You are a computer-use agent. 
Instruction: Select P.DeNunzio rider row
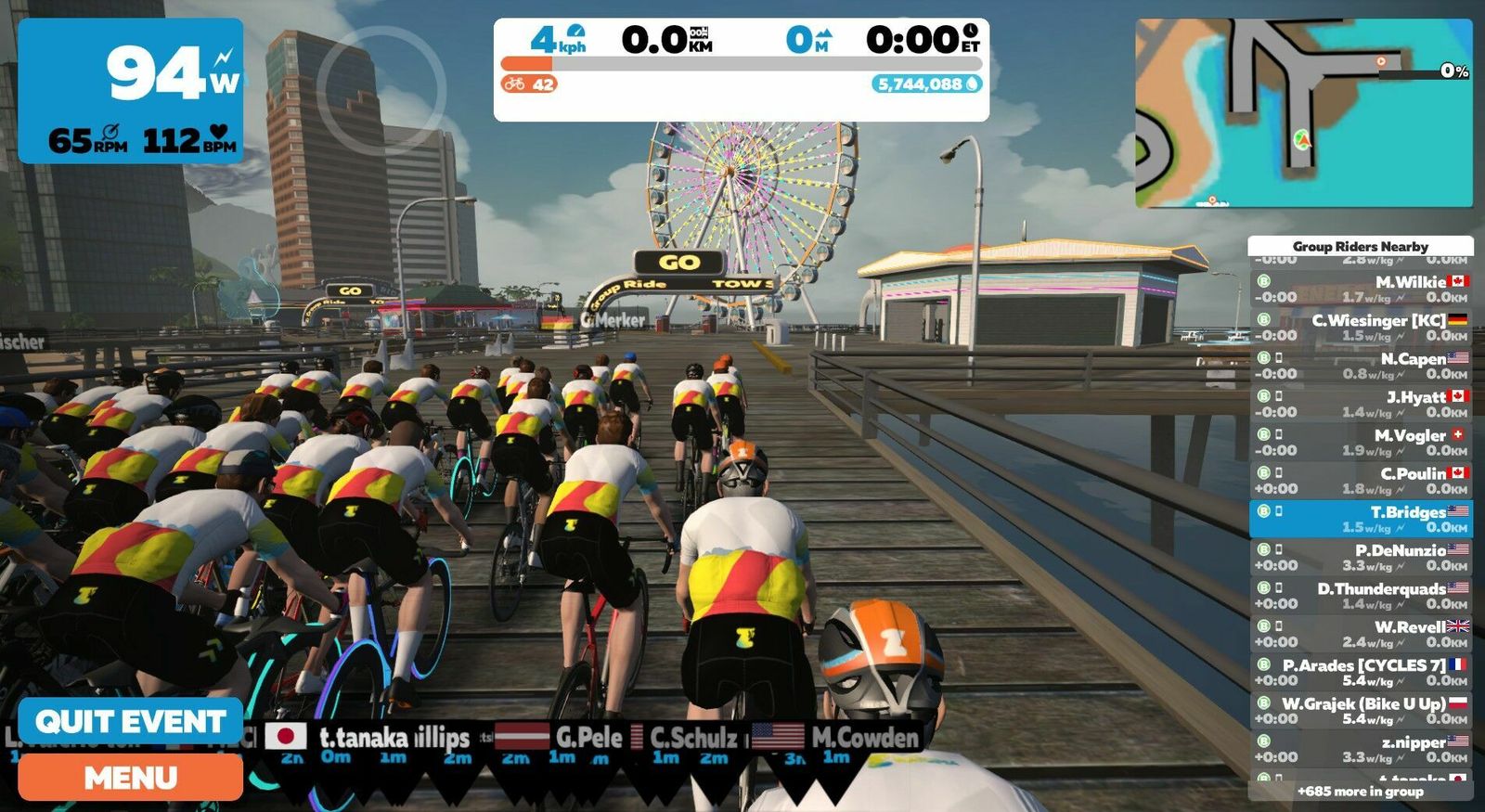[1360, 558]
